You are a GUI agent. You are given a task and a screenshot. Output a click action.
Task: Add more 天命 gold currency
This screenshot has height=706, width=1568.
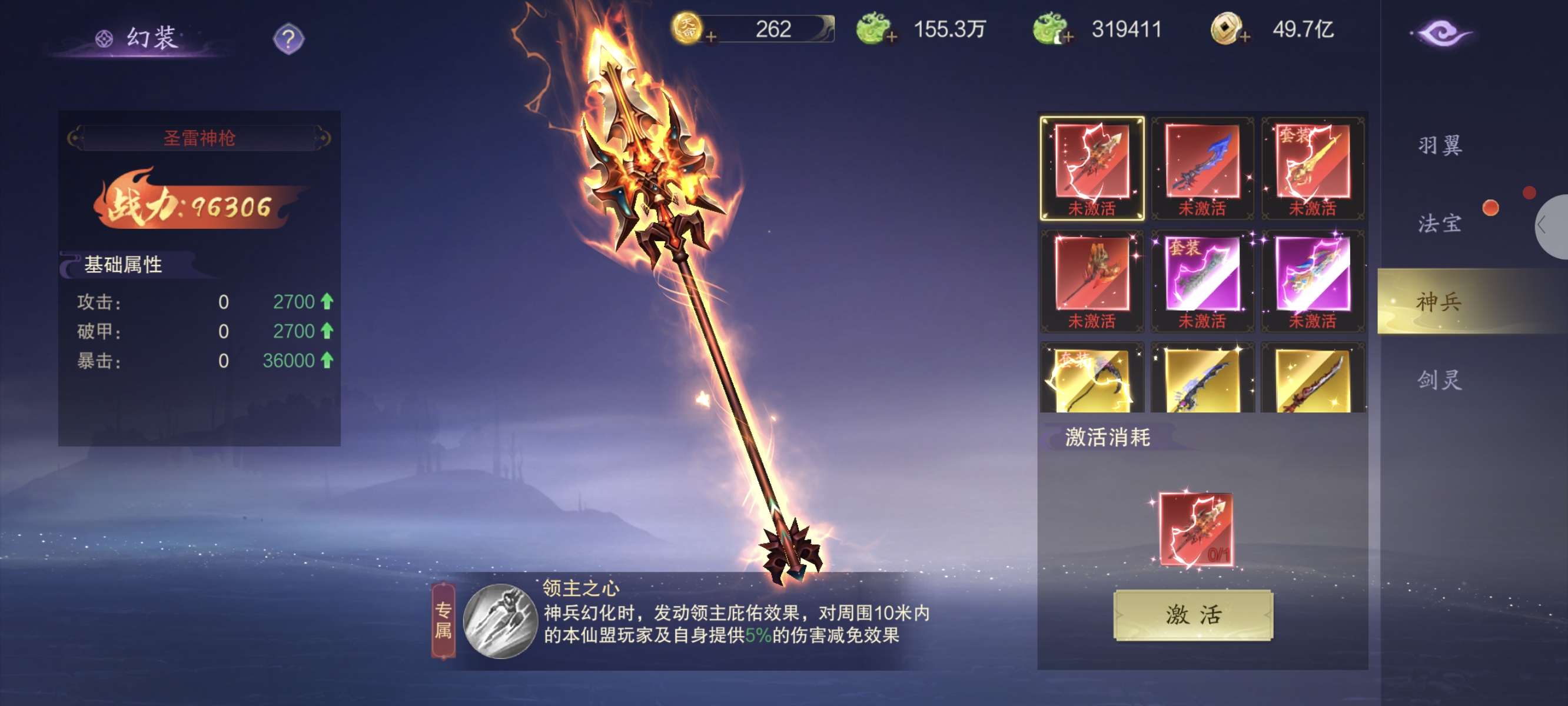click(711, 38)
